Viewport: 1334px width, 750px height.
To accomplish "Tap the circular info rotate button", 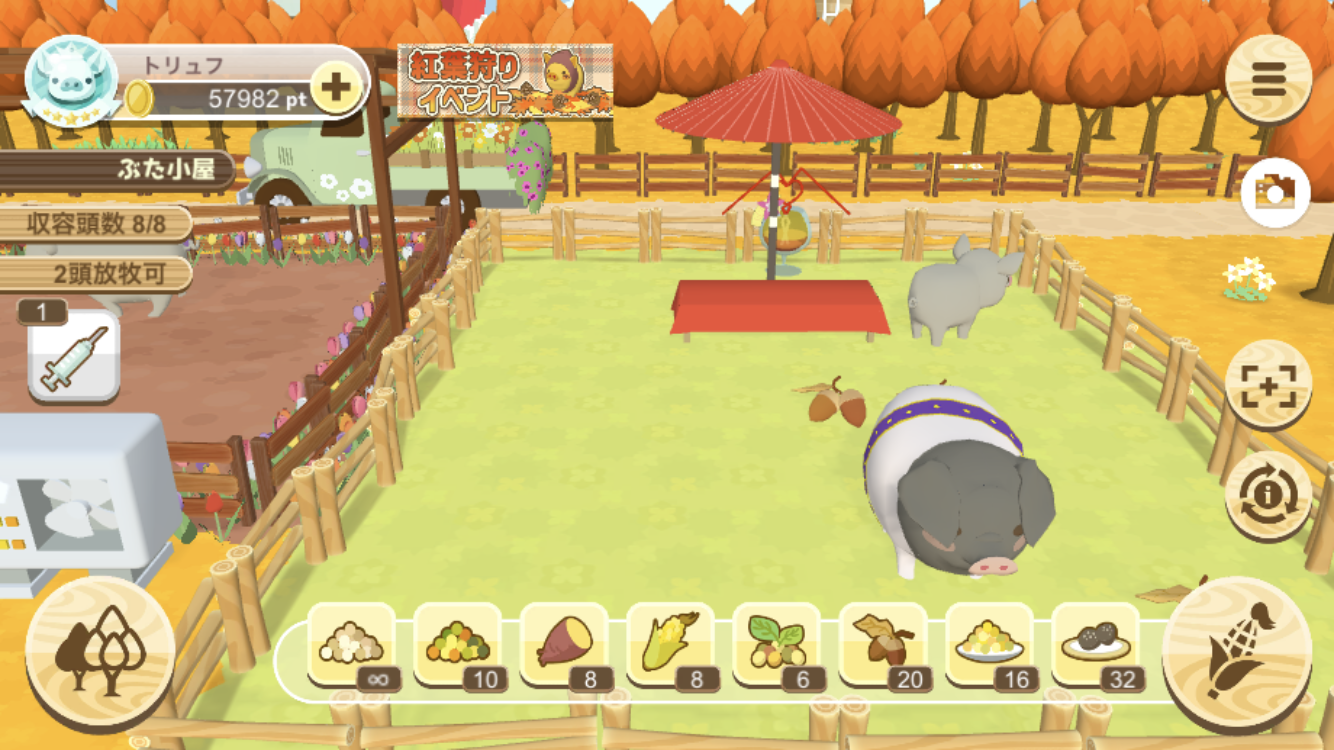I will tap(1268, 495).
